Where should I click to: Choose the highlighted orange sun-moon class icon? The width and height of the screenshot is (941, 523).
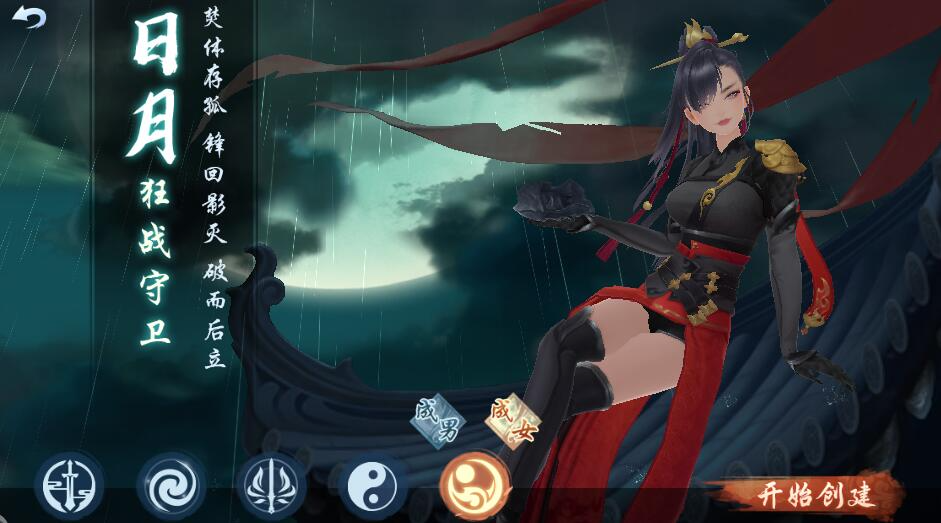point(474,486)
